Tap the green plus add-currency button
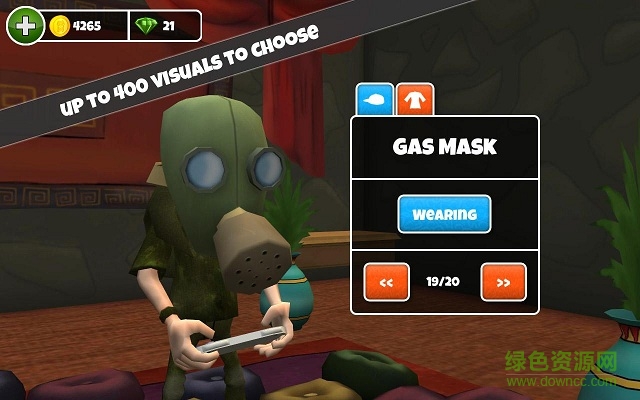This screenshot has width=640, height=400. click(x=24, y=25)
